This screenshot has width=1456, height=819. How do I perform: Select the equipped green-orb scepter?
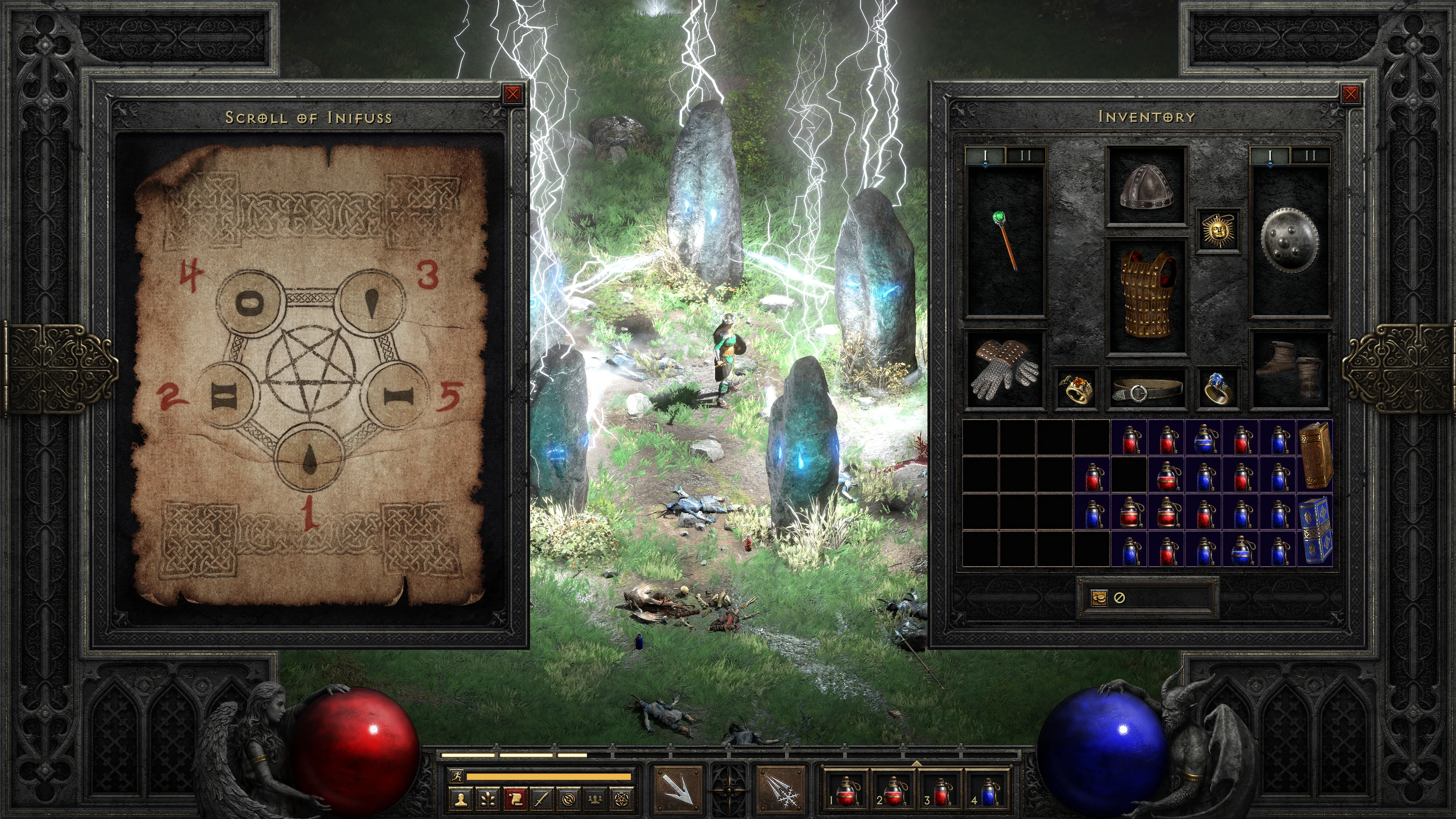pos(1005,242)
